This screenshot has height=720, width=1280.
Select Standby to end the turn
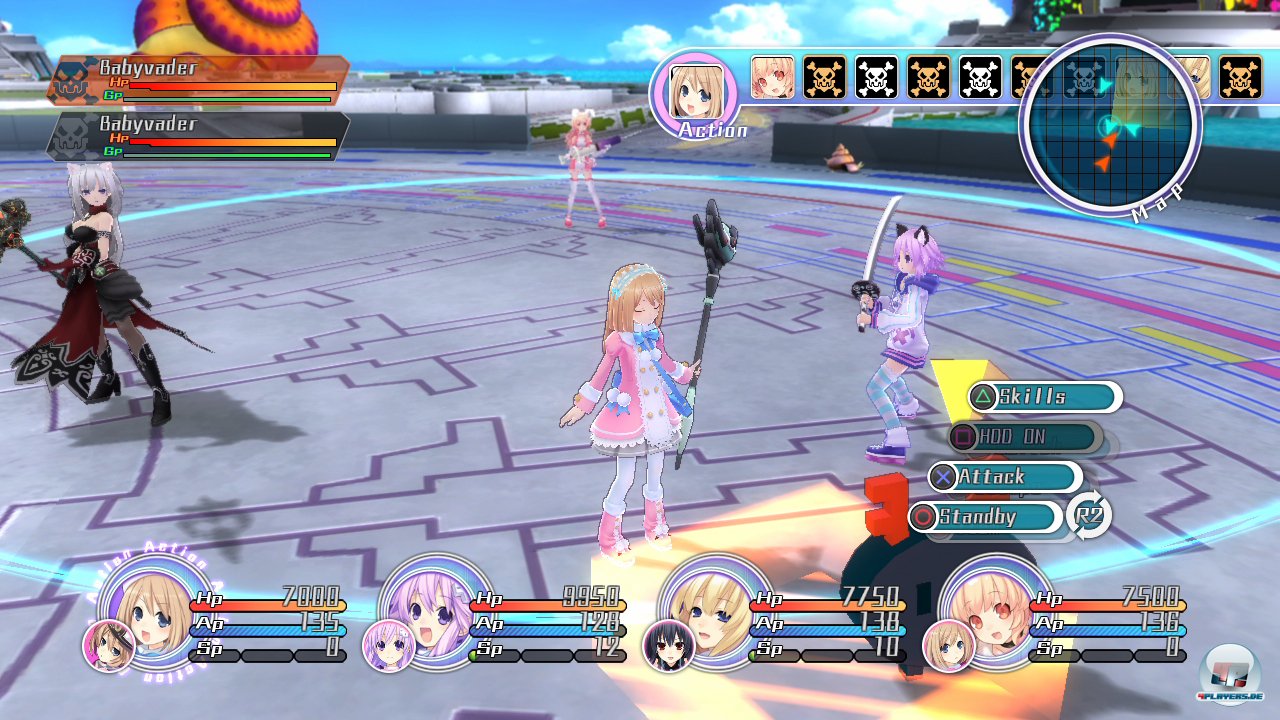985,517
